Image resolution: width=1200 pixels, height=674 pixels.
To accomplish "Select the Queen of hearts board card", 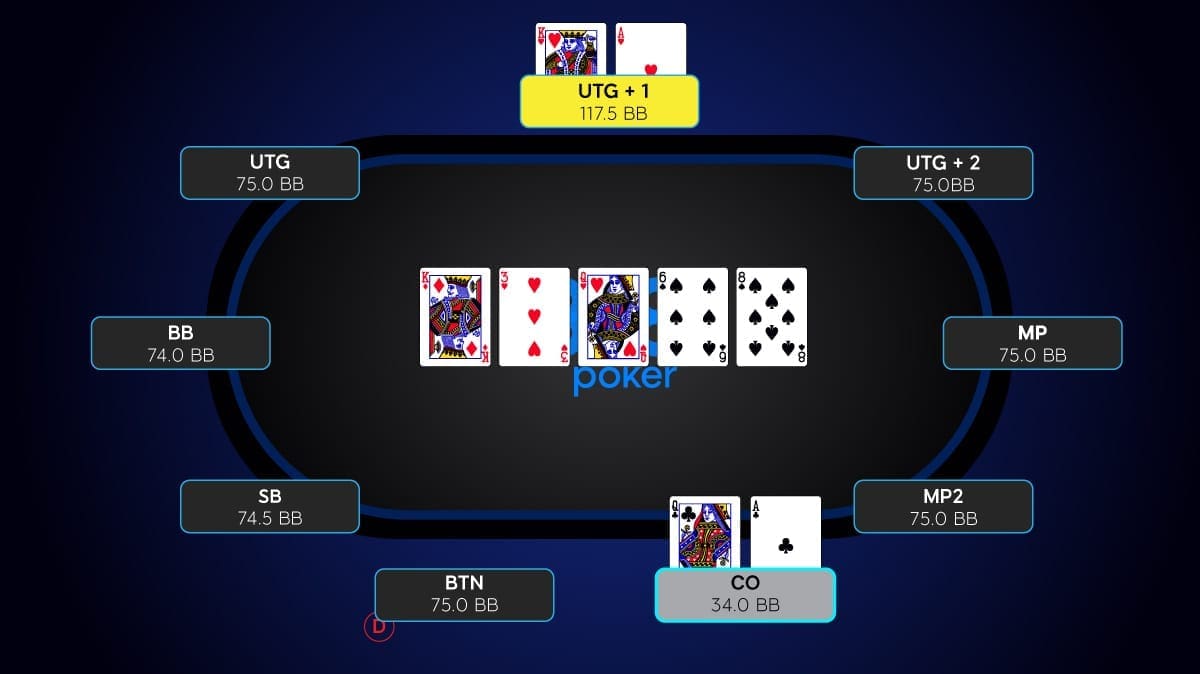I will pyautogui.click(x=613, y=317).
